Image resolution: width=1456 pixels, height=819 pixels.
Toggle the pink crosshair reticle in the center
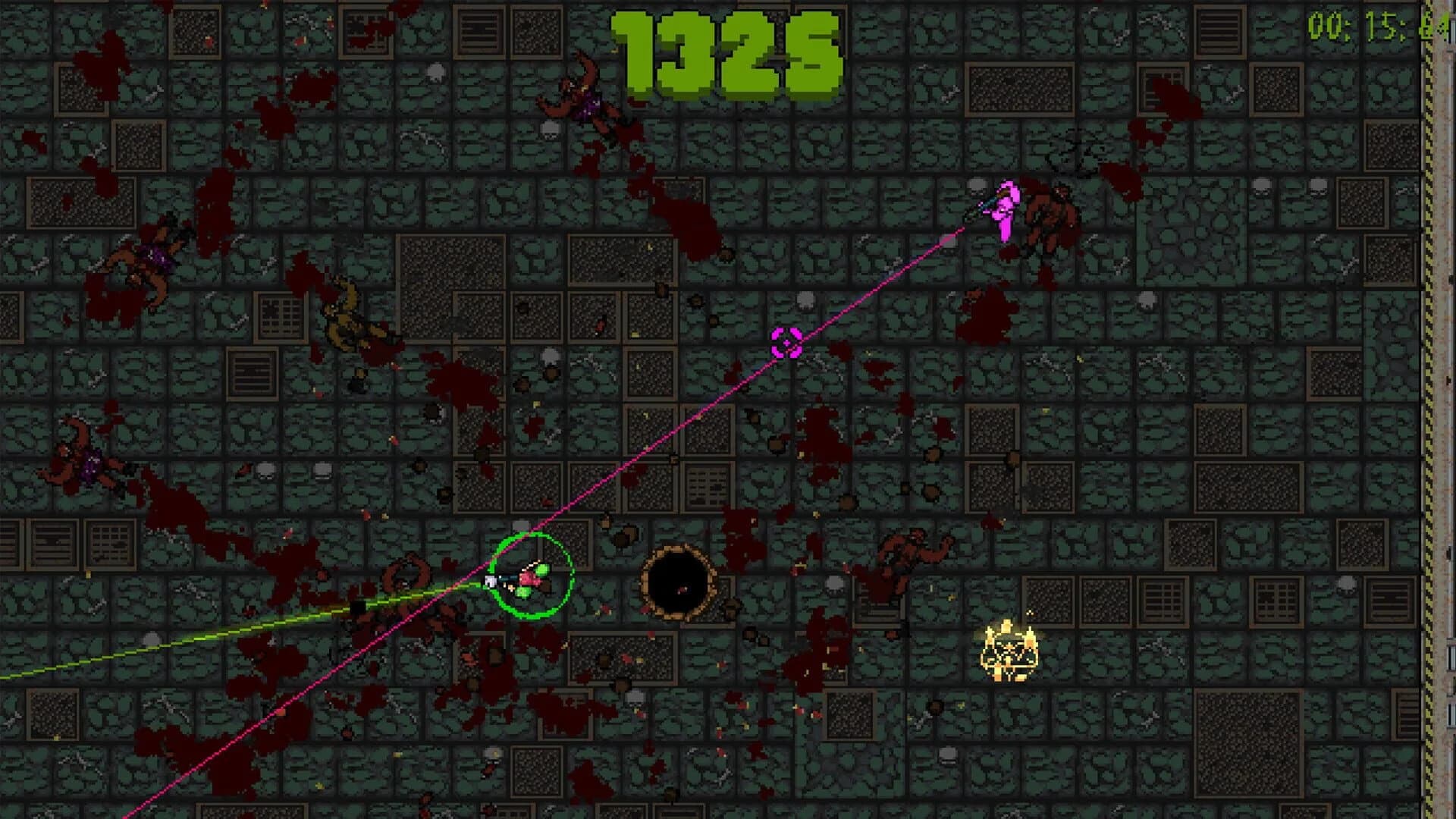pyautogui.click(x=789, y=343)
